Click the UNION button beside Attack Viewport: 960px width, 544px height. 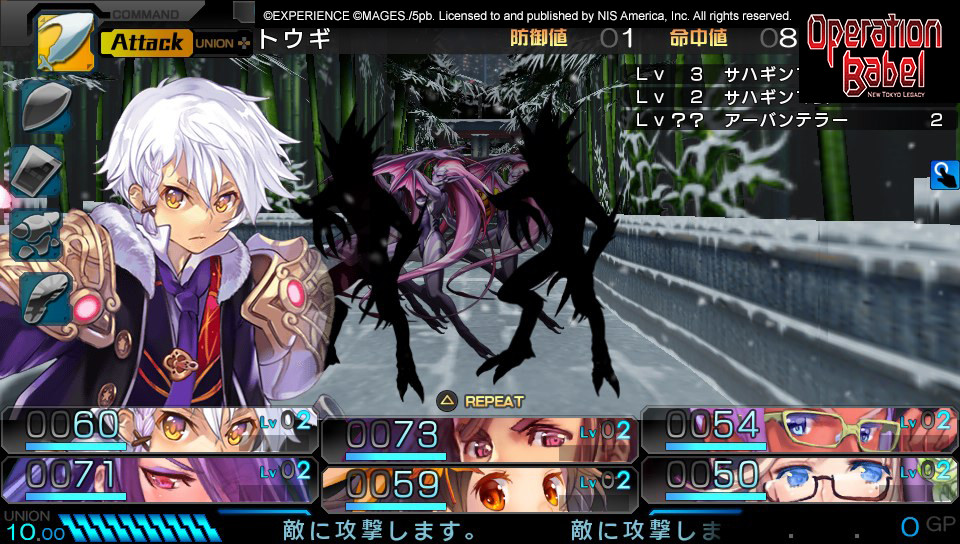tap(222, 43)
